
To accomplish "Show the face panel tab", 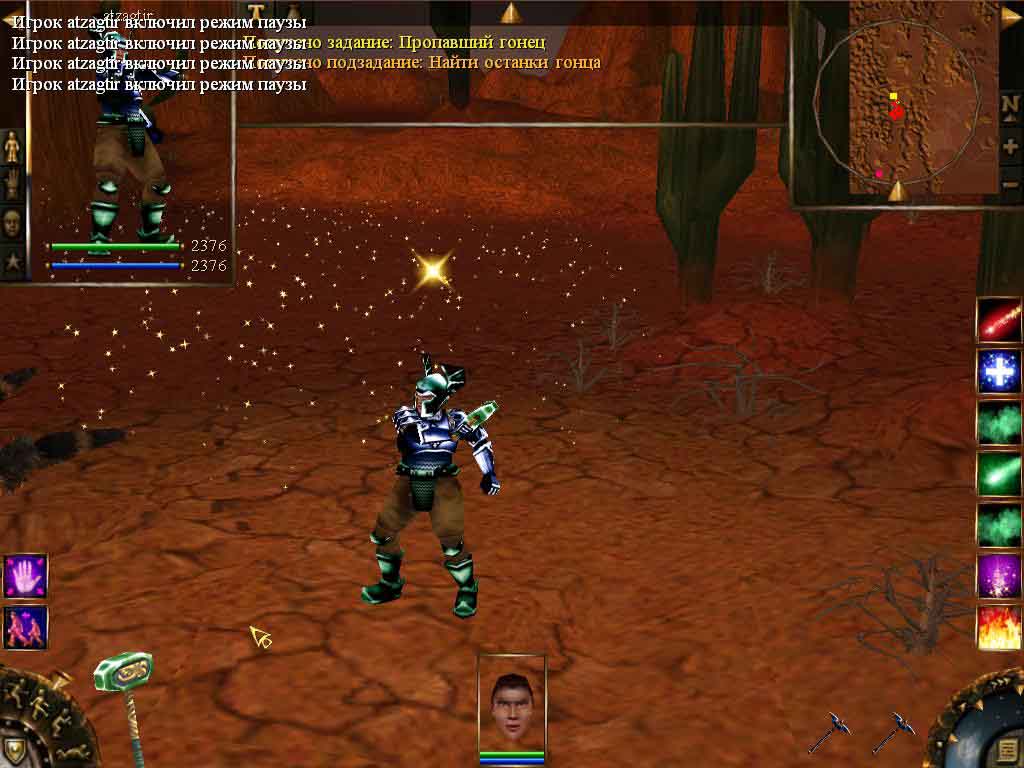I will pos(12,222).
